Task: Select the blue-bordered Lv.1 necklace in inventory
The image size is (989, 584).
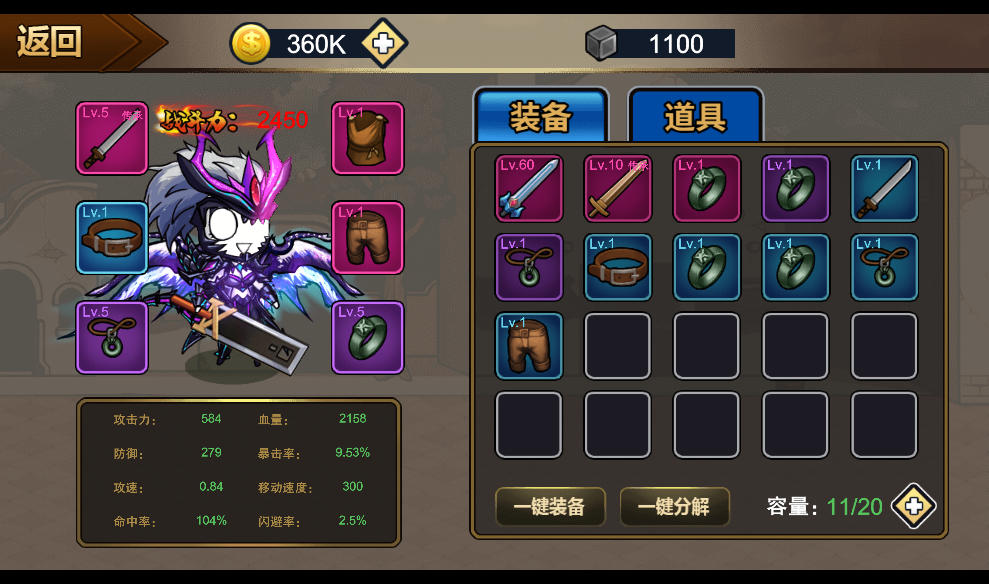Action: click(884, 267)
